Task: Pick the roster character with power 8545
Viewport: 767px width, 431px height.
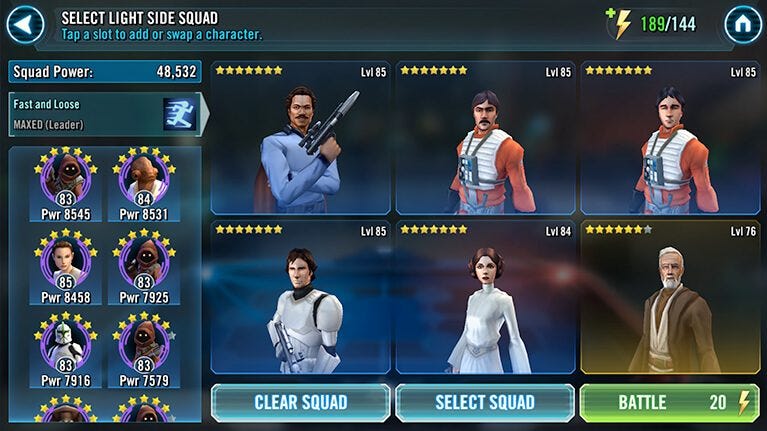Action: pos(66,184)
